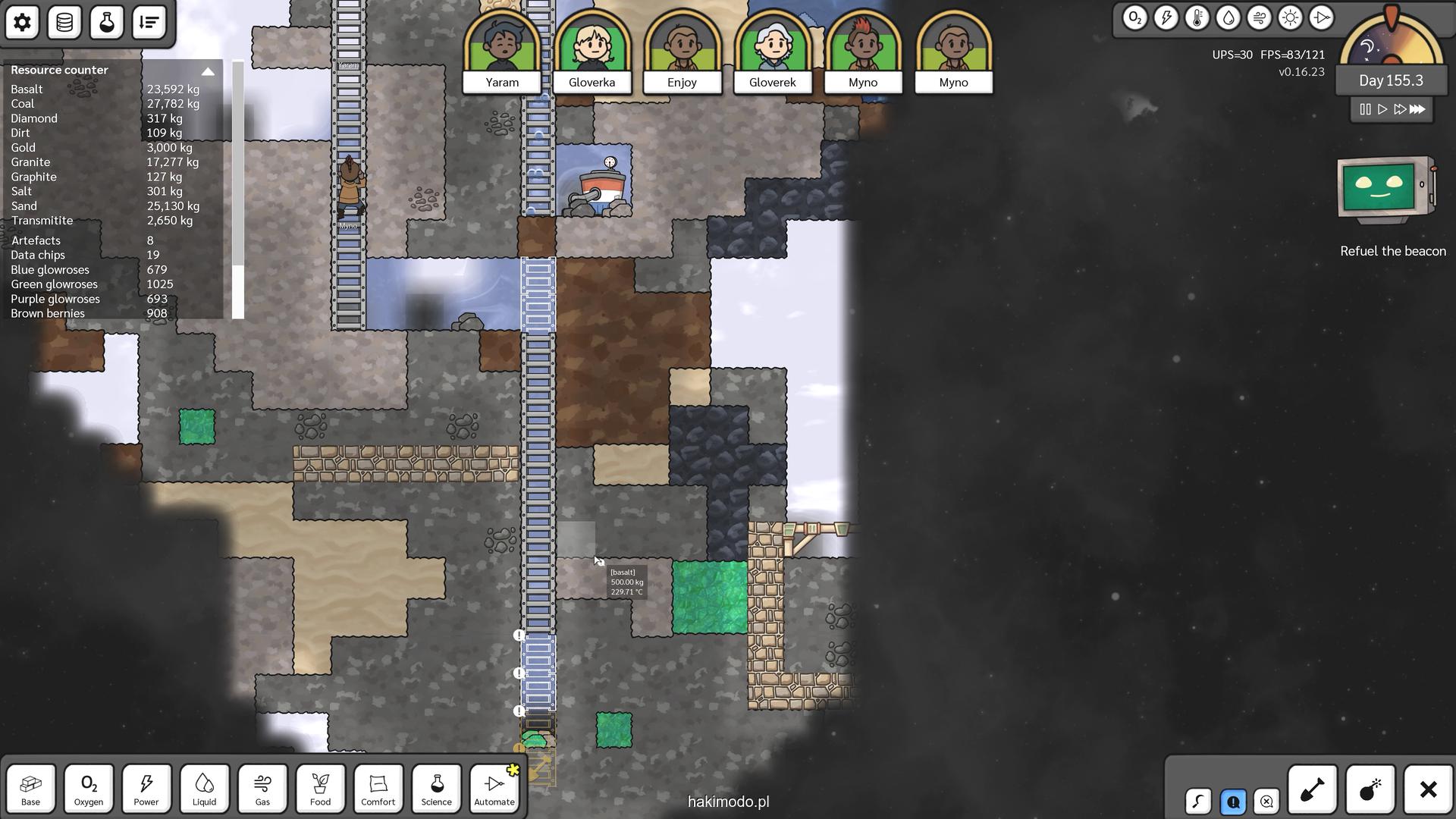The image size is (1456, 819).
Task: Click the X cancel tool button
Action: click(1428, 790)
